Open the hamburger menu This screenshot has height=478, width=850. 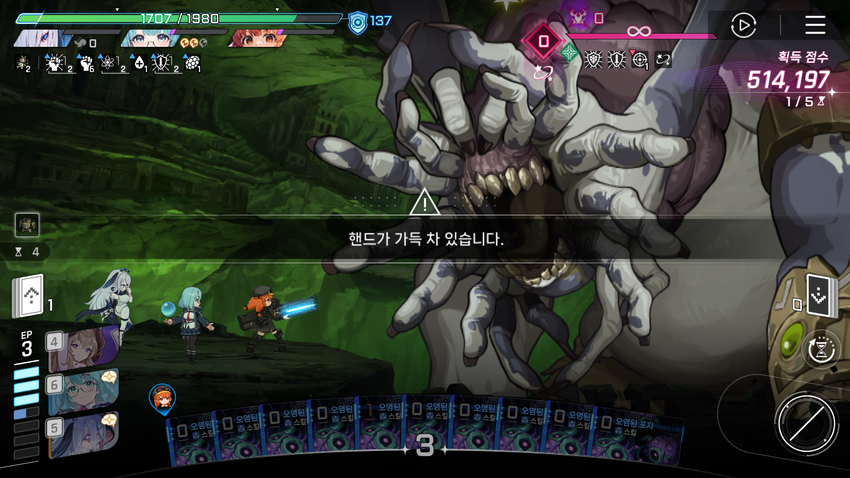pos(815,25)
